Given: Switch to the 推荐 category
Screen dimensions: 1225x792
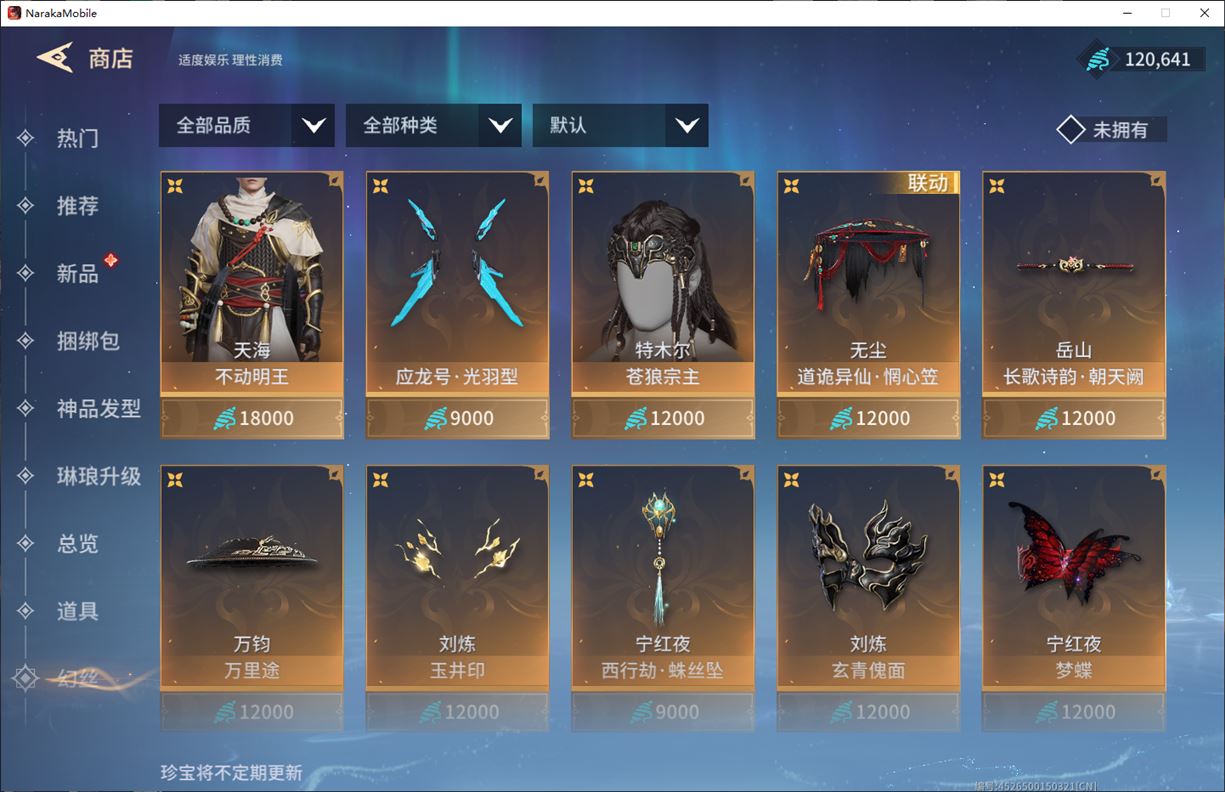Looking at the screenshot, I should tap(77, 206).
